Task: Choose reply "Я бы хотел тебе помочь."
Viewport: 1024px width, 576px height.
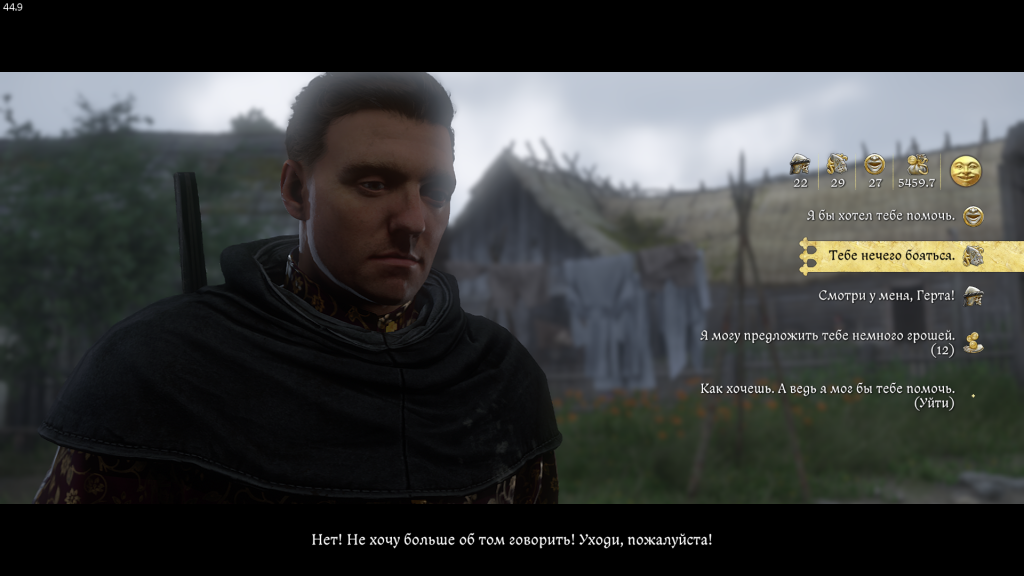Action: 880,215
